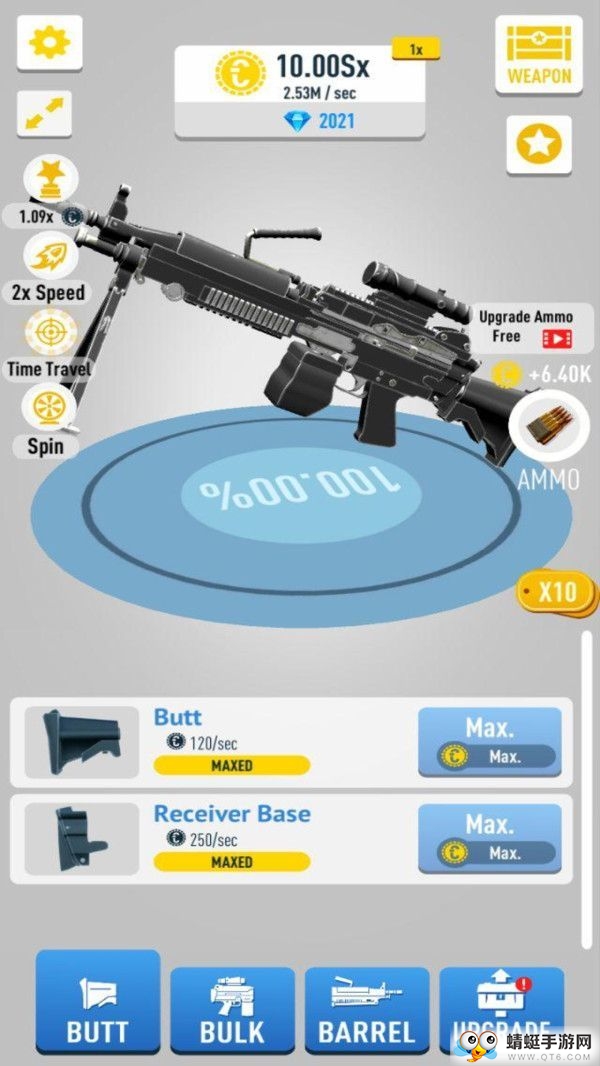Viewport: 600px width, 1066px height.
Task: Toggle the X10 upgrade multiplier
Action: [x=551, y=591]
